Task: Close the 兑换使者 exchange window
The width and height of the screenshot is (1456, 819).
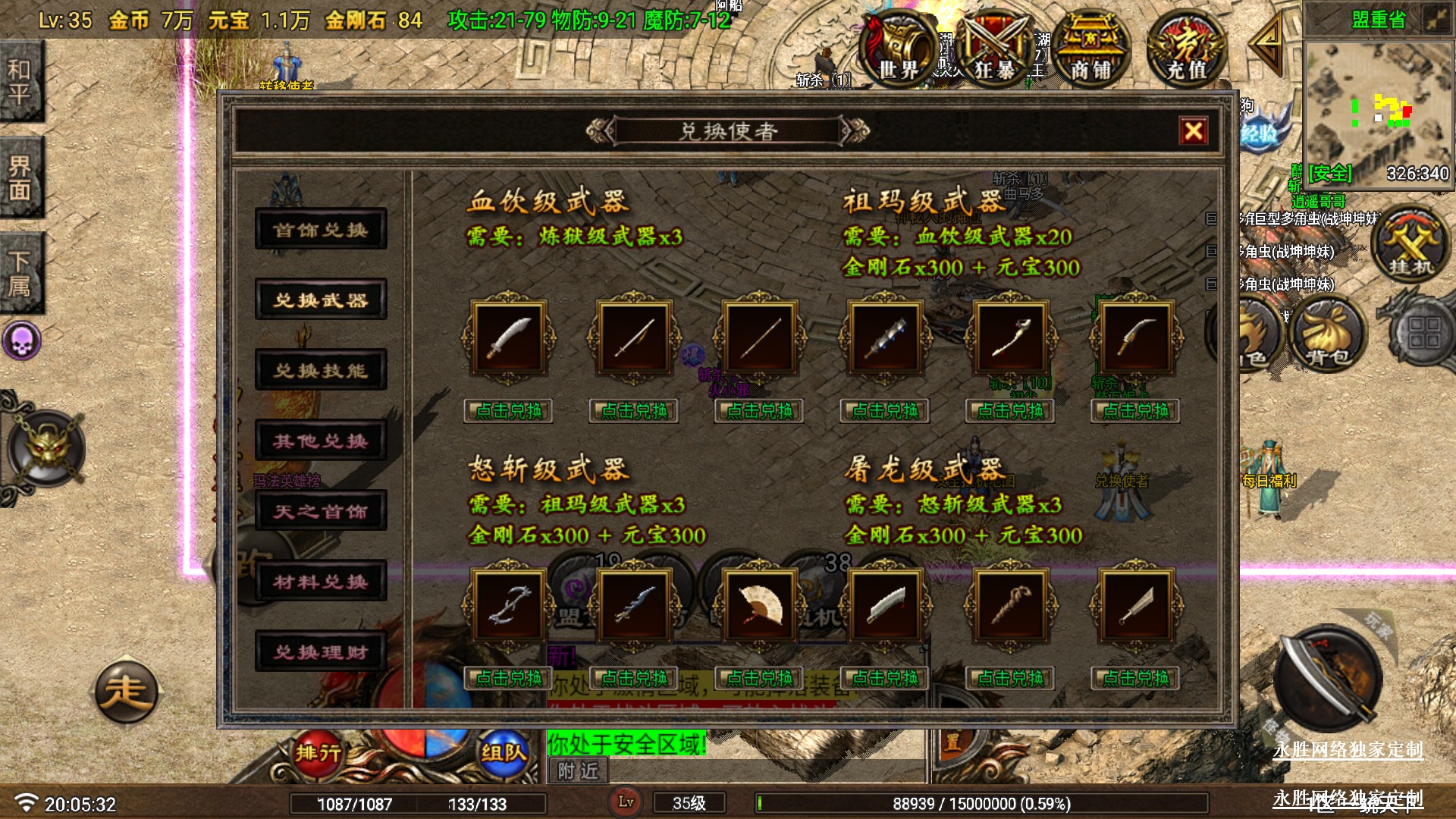Action: point(1193,131)
